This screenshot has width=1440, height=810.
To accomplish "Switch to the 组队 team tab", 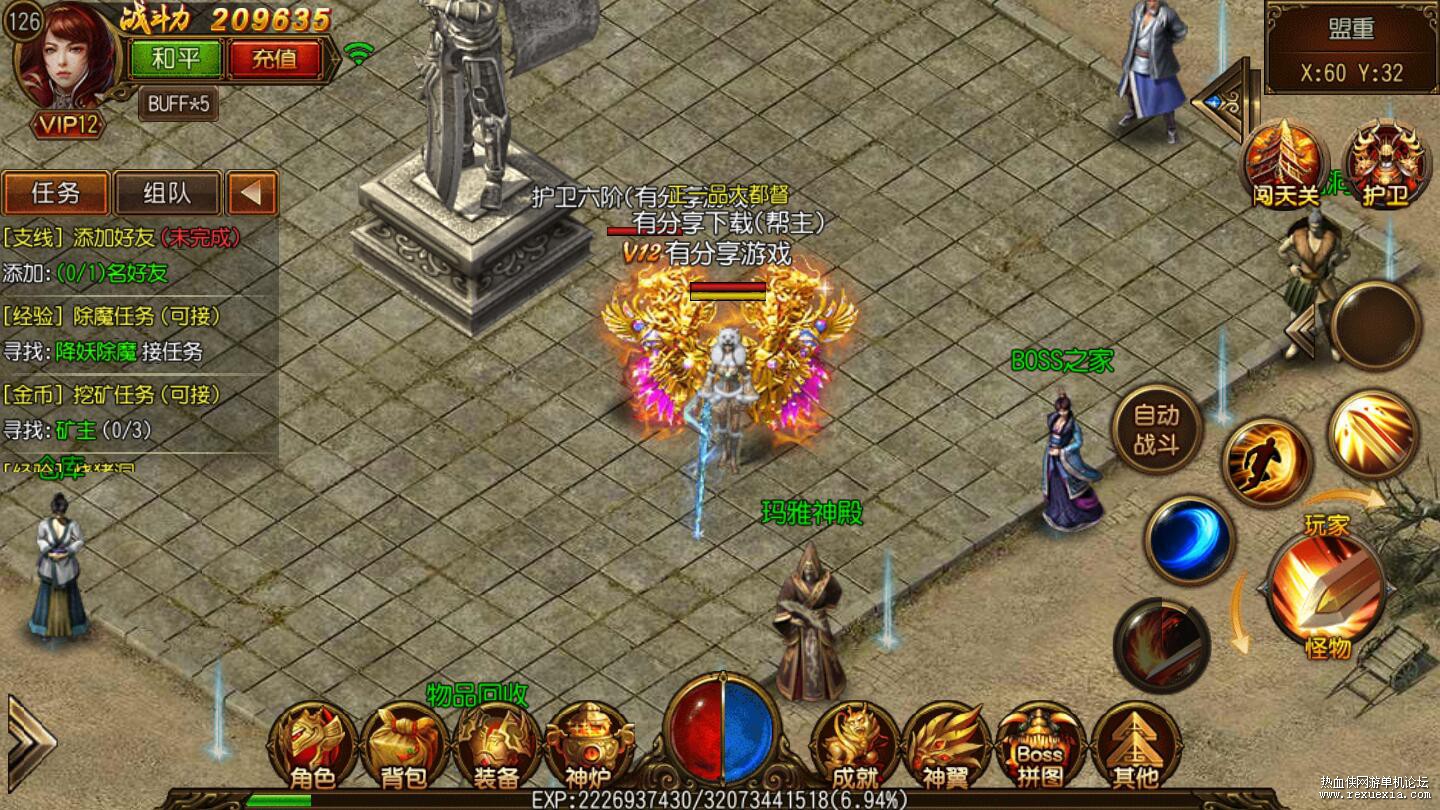I will (167, 193).
